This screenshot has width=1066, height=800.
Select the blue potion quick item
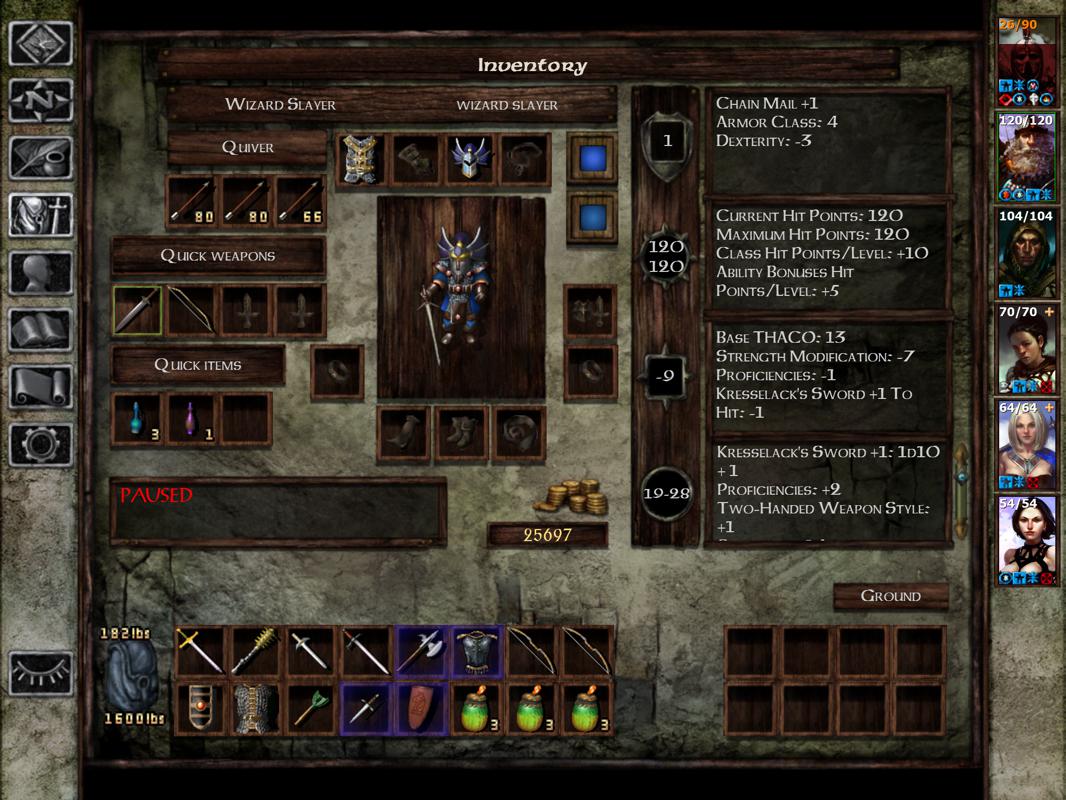point(138,419)
